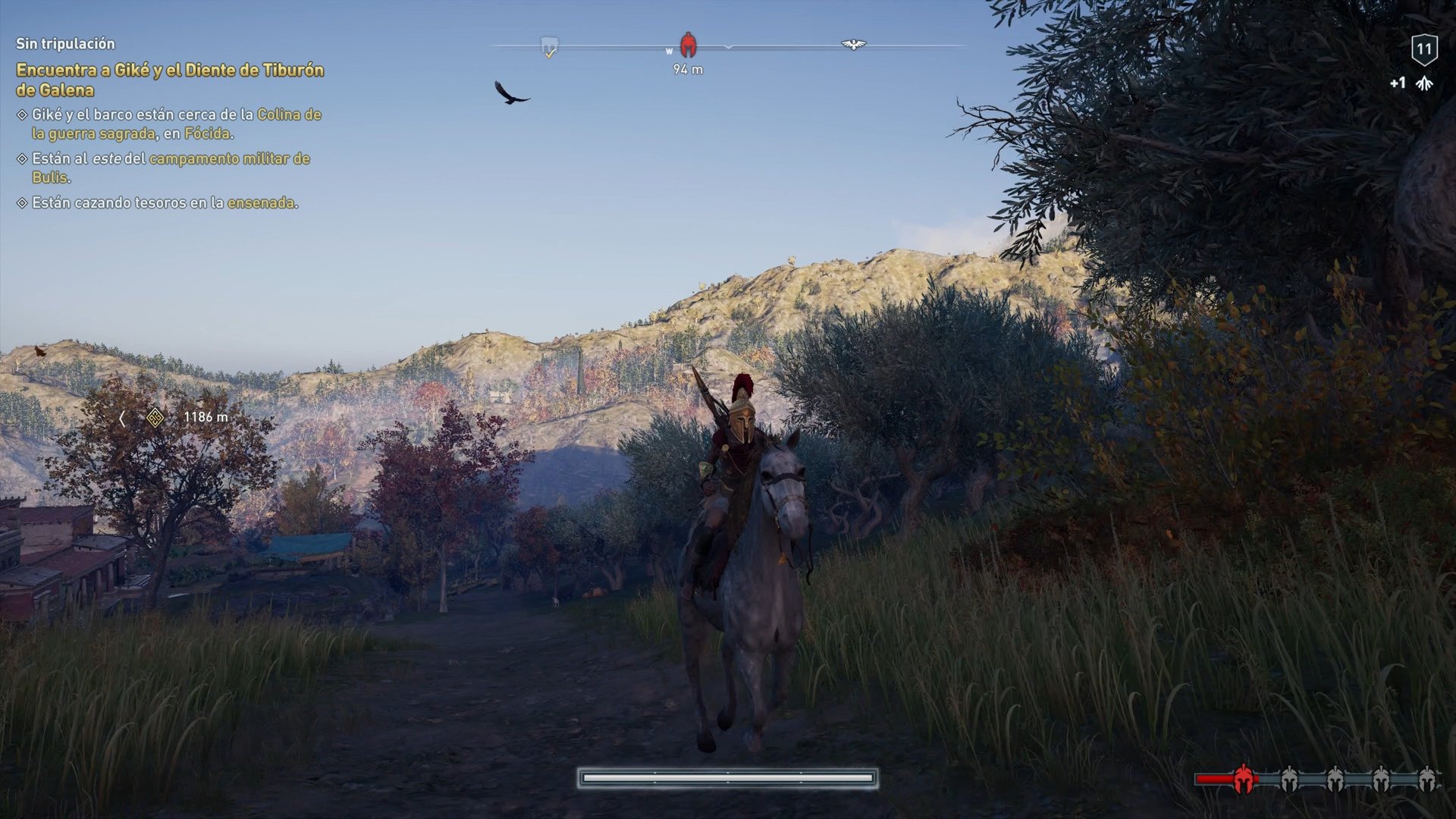The height and width of the screenshot is (819, 1456).
Task: Collapse the quest tracker with the left chevron
Action: 121,419
